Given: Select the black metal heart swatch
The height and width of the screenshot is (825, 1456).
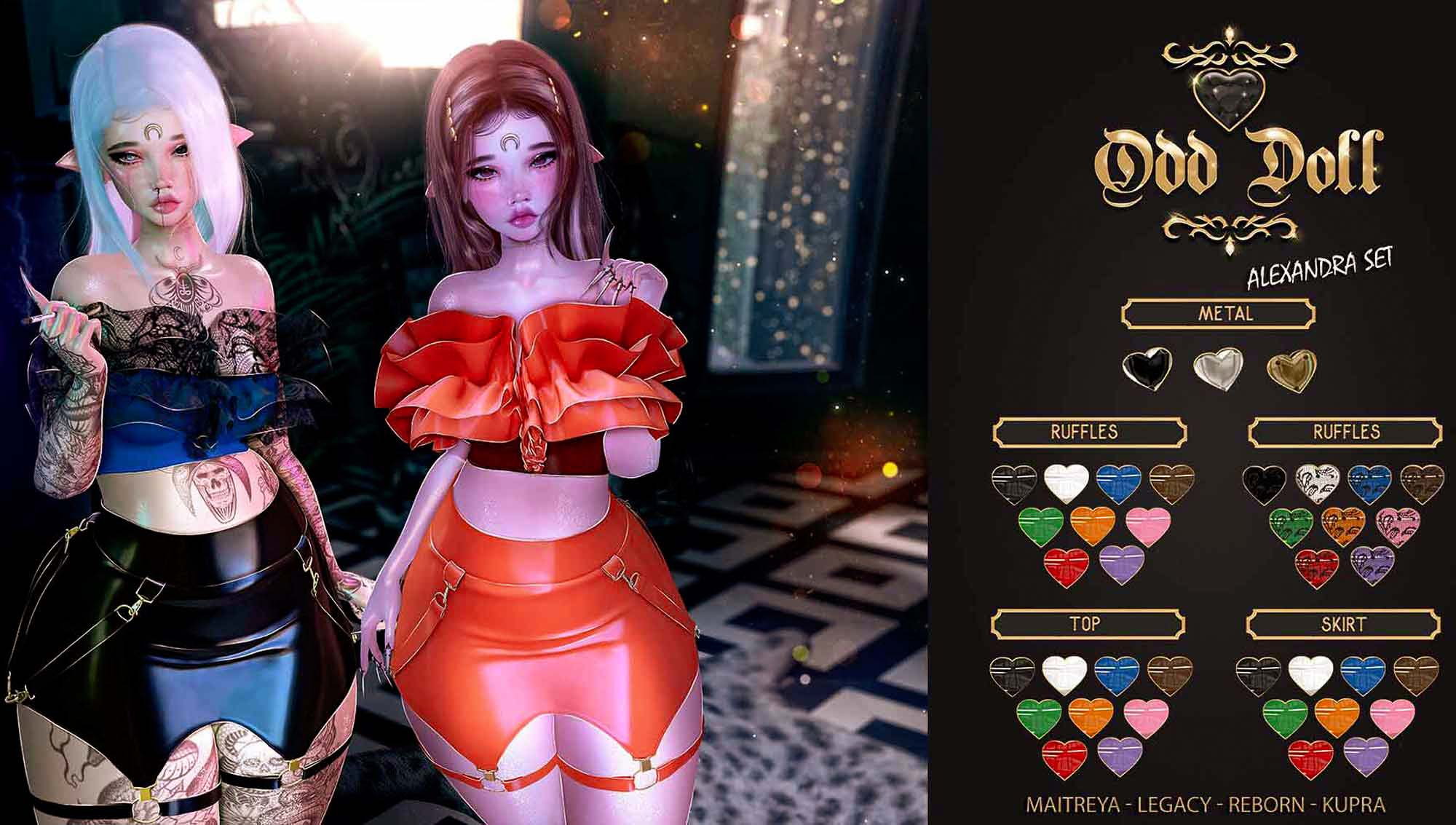Looking at the screenshot, I should 1147,369.
